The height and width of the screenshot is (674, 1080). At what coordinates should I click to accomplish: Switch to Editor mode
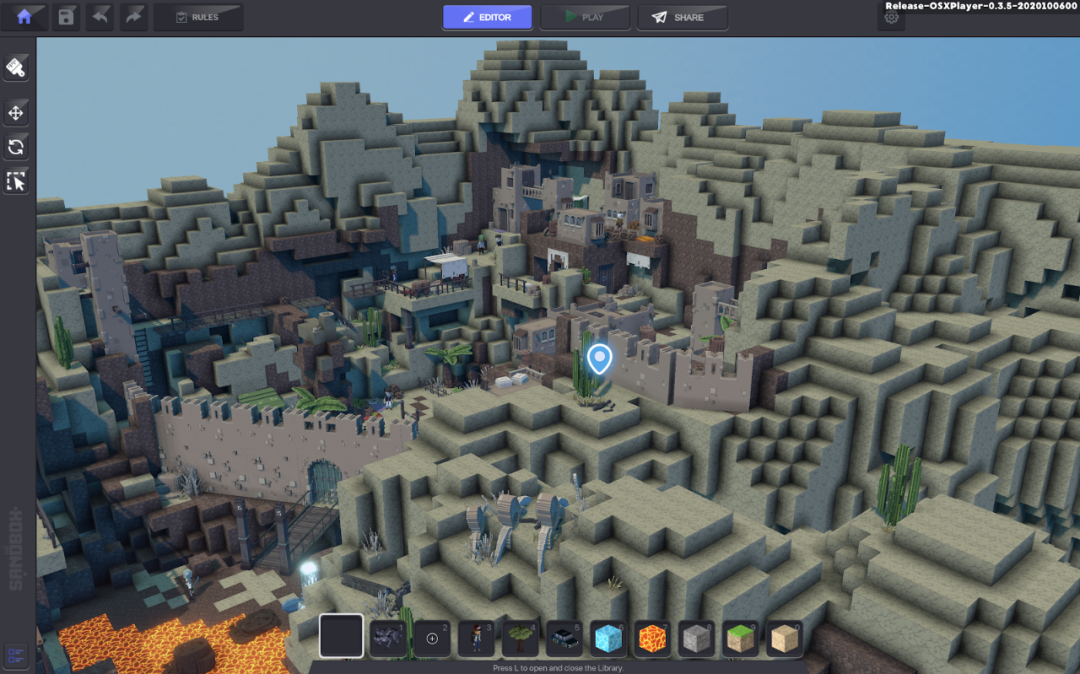click(487, 17)
